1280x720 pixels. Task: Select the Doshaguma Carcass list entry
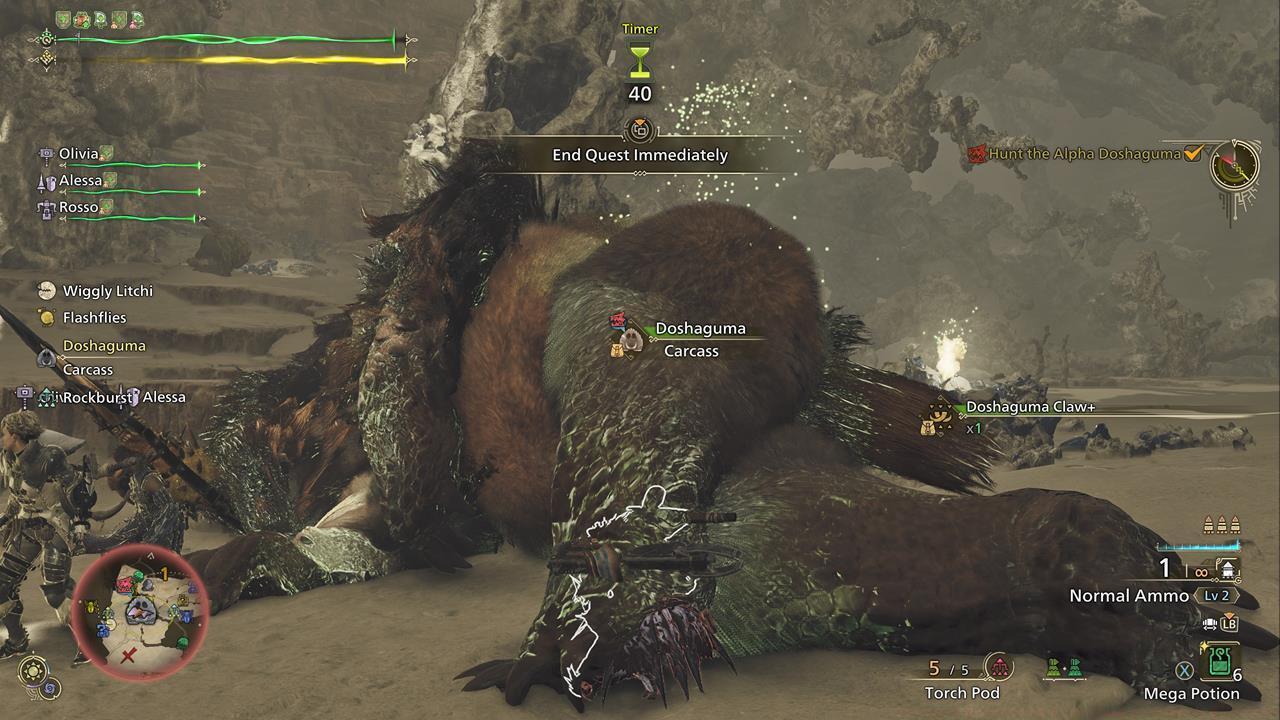coord(103,357)
